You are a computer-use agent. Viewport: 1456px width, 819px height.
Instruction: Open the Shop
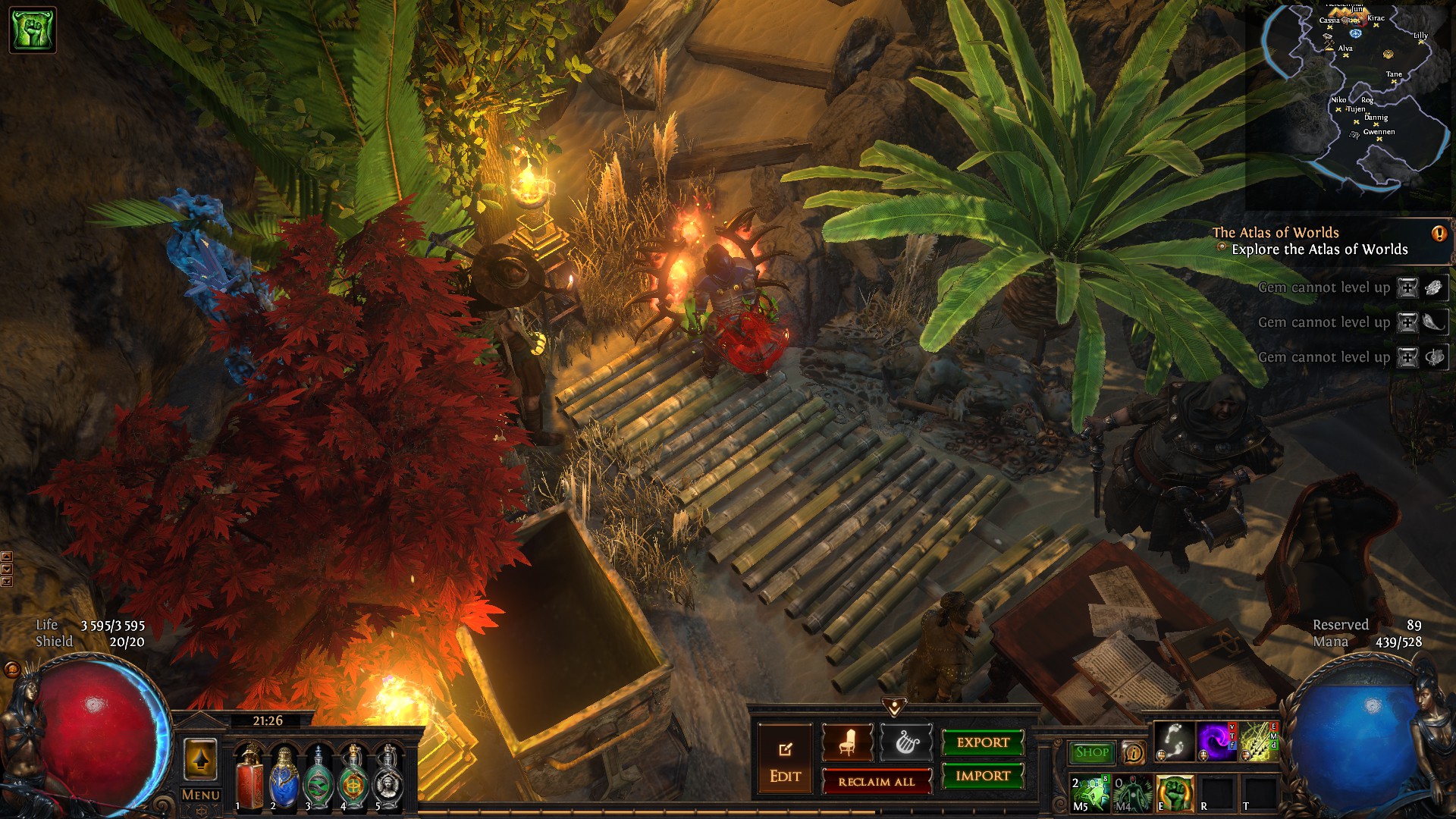(1091, 752)
